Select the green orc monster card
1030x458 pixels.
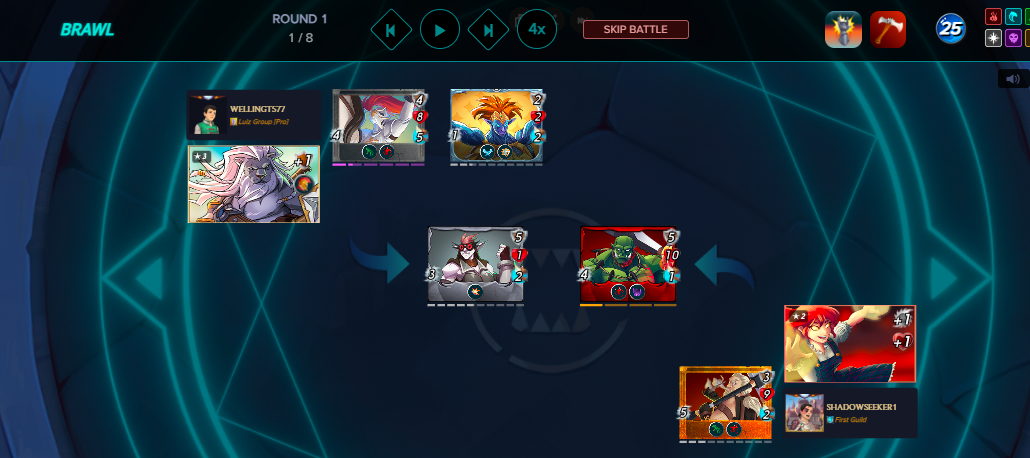pos(628,265)
